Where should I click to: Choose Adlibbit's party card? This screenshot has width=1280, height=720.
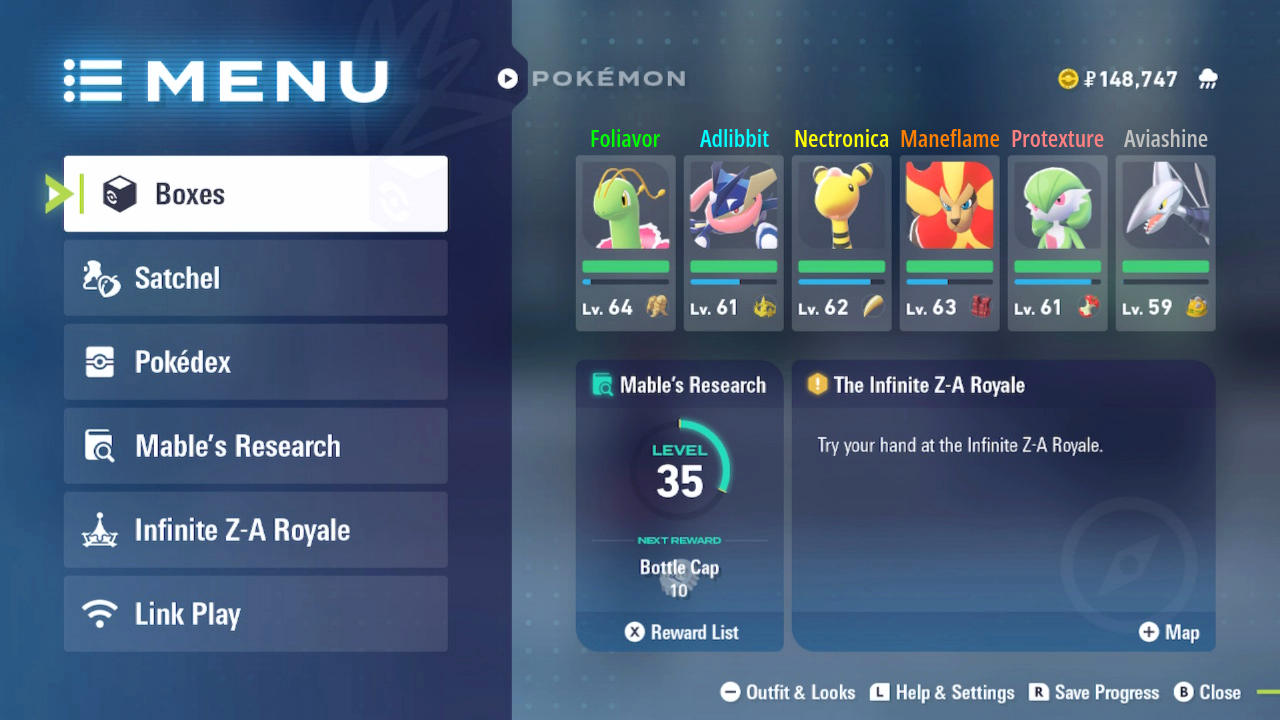(734, 243)
